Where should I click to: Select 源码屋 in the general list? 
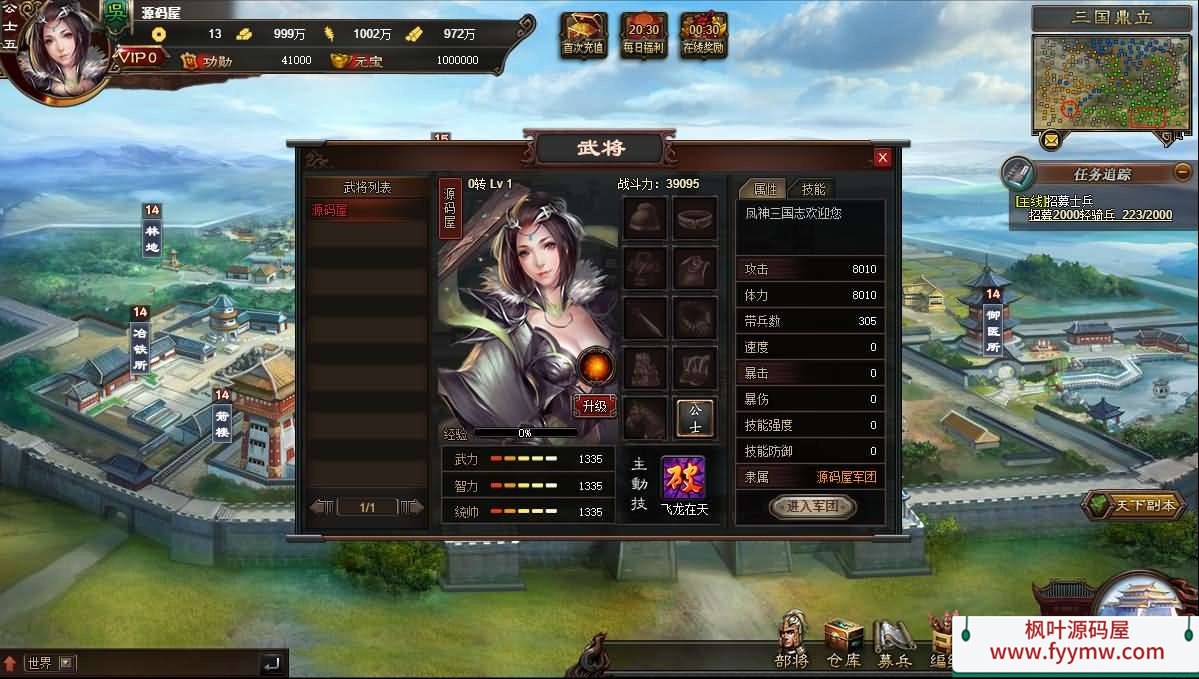[x=367, y=211]
